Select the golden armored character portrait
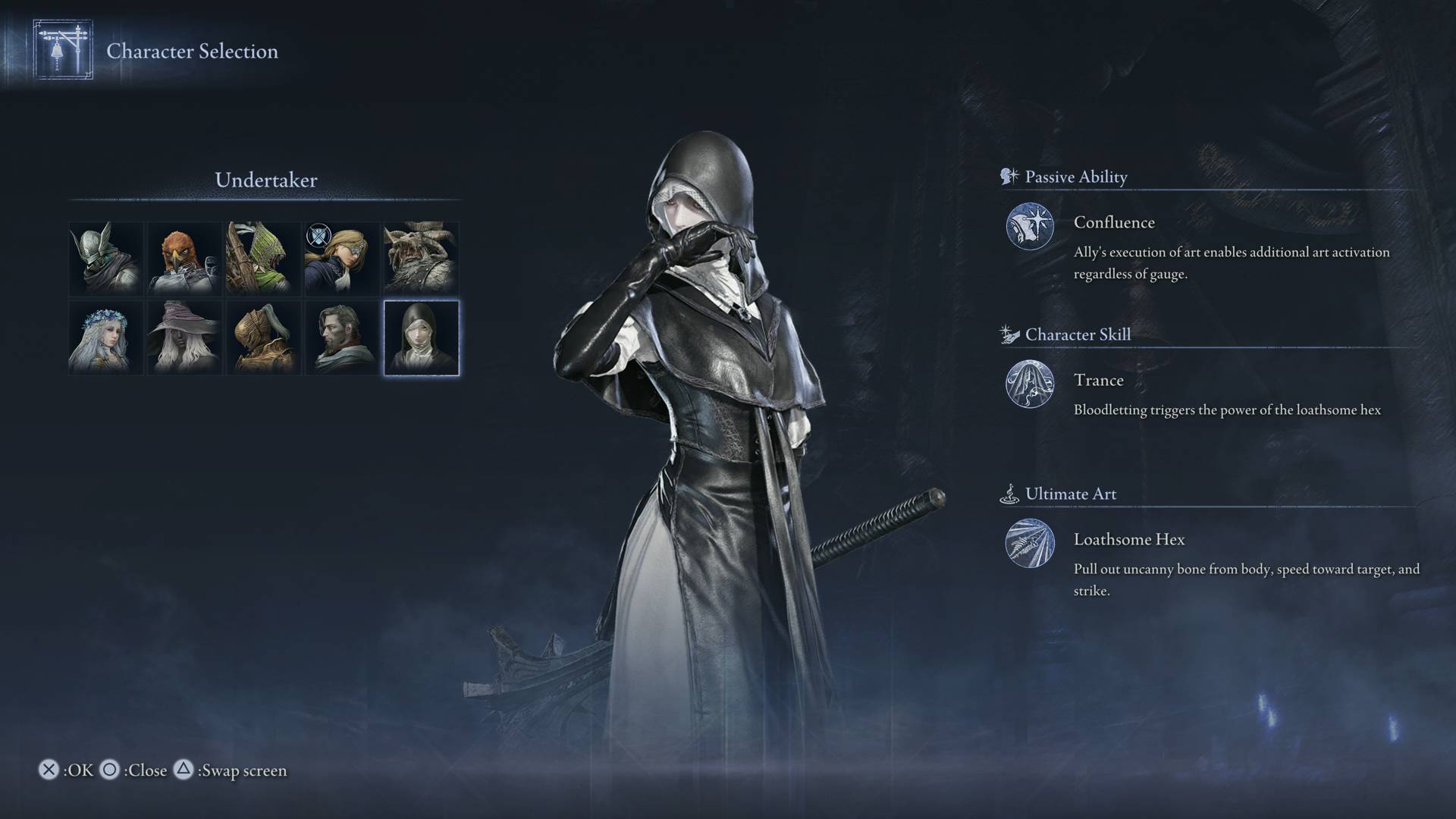This screenshot has width=1456, height=819. (x=262, y=337)
